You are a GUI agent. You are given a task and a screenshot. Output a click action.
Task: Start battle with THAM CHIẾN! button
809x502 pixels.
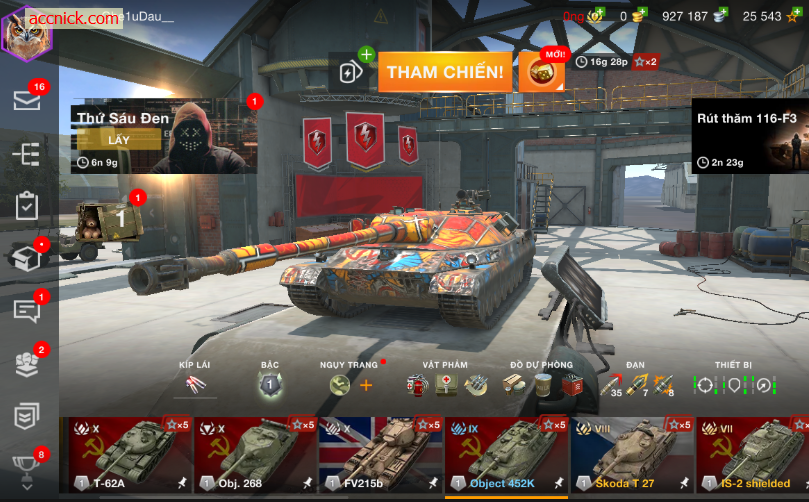pyautogui.click(x=445, y=72)
